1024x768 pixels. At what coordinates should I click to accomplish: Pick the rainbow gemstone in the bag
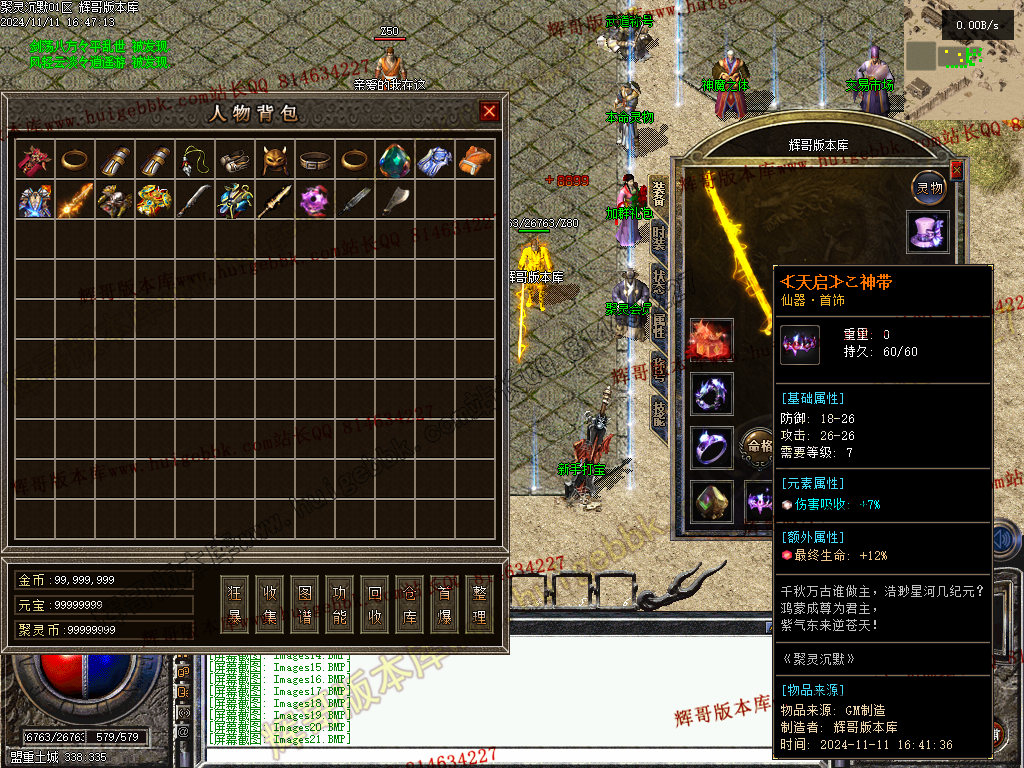click(x=395, y=160)
